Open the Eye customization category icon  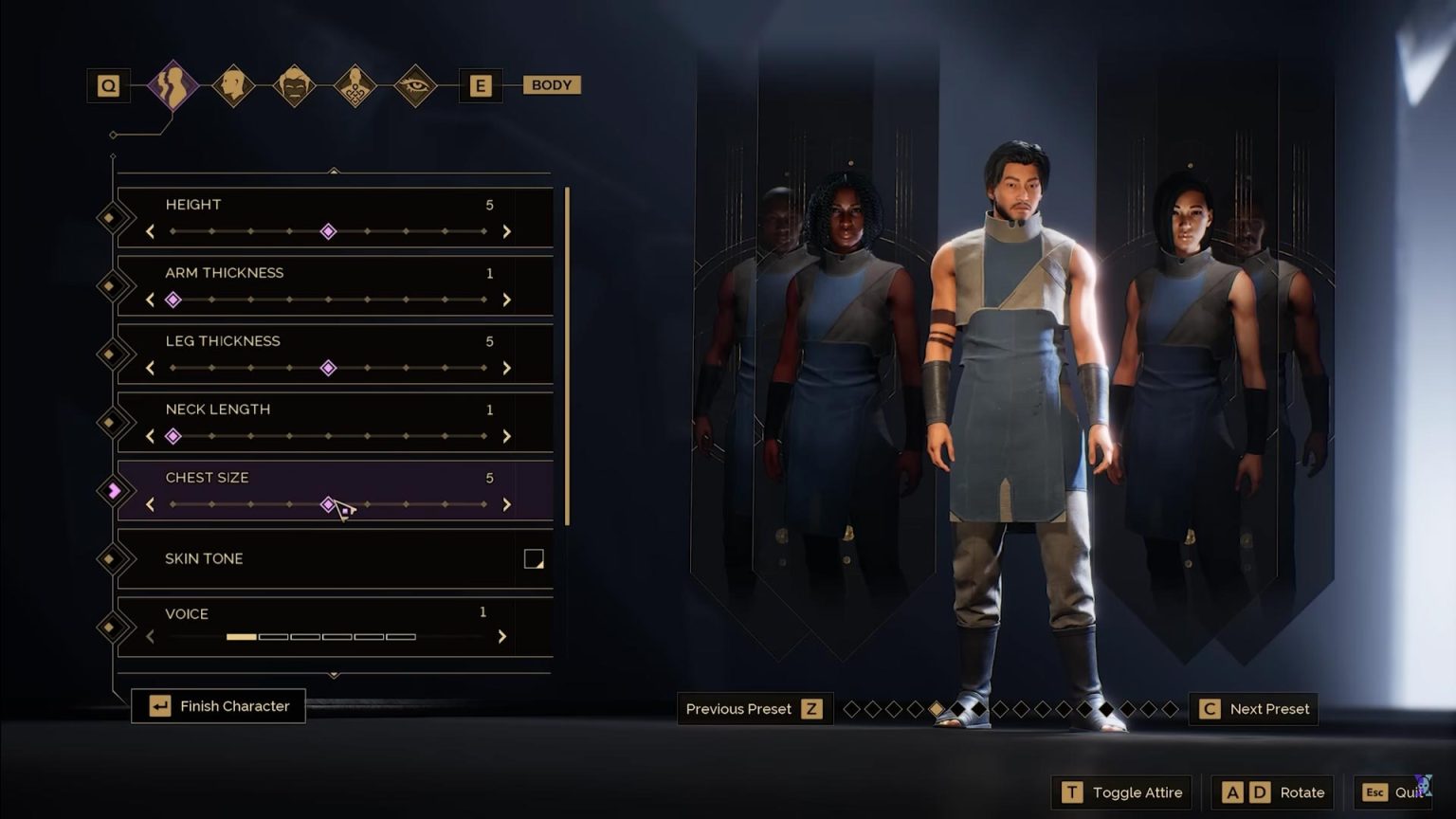click(416, 84)
